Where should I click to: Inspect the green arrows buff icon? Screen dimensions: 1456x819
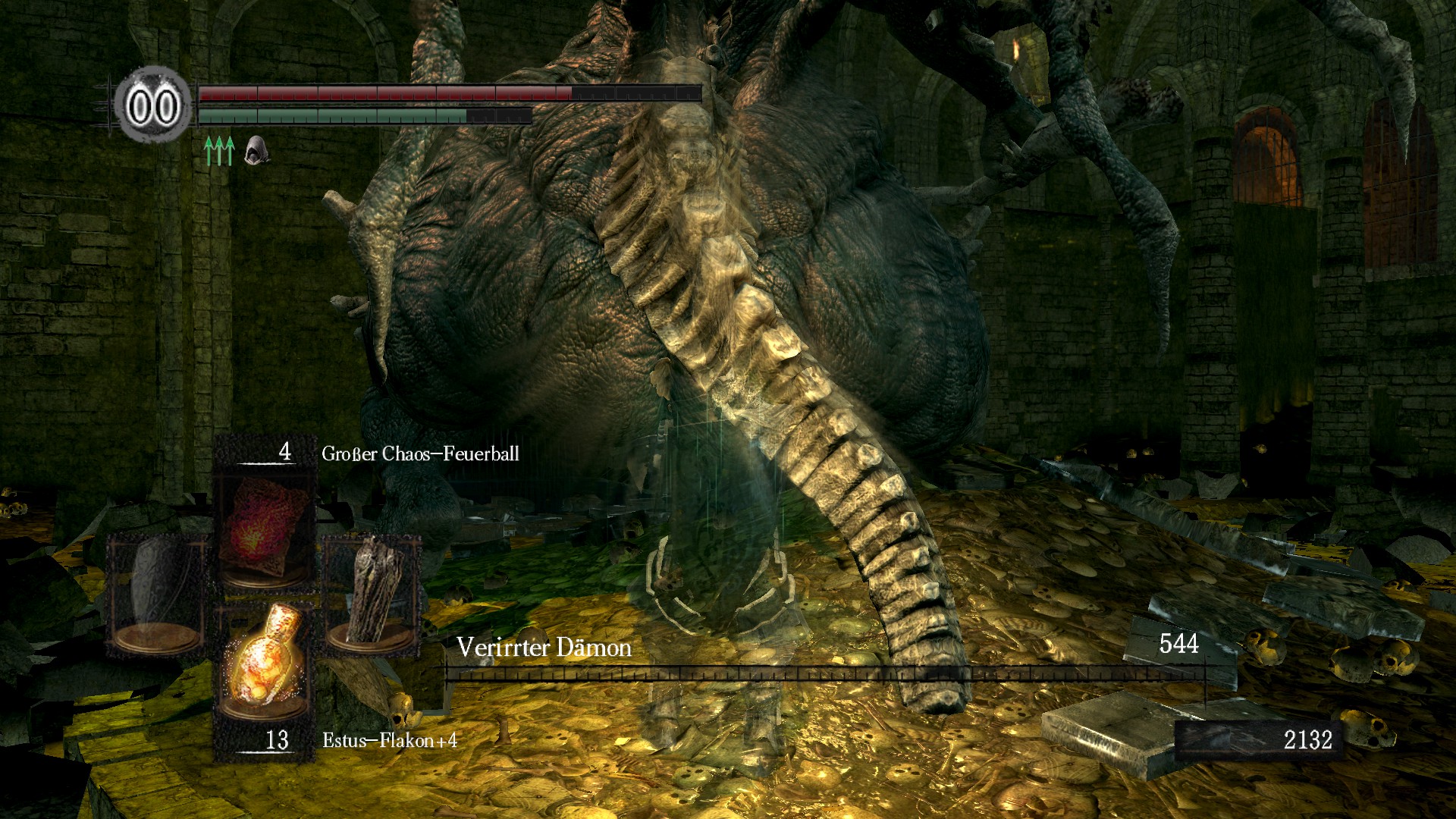click(219, 150)
